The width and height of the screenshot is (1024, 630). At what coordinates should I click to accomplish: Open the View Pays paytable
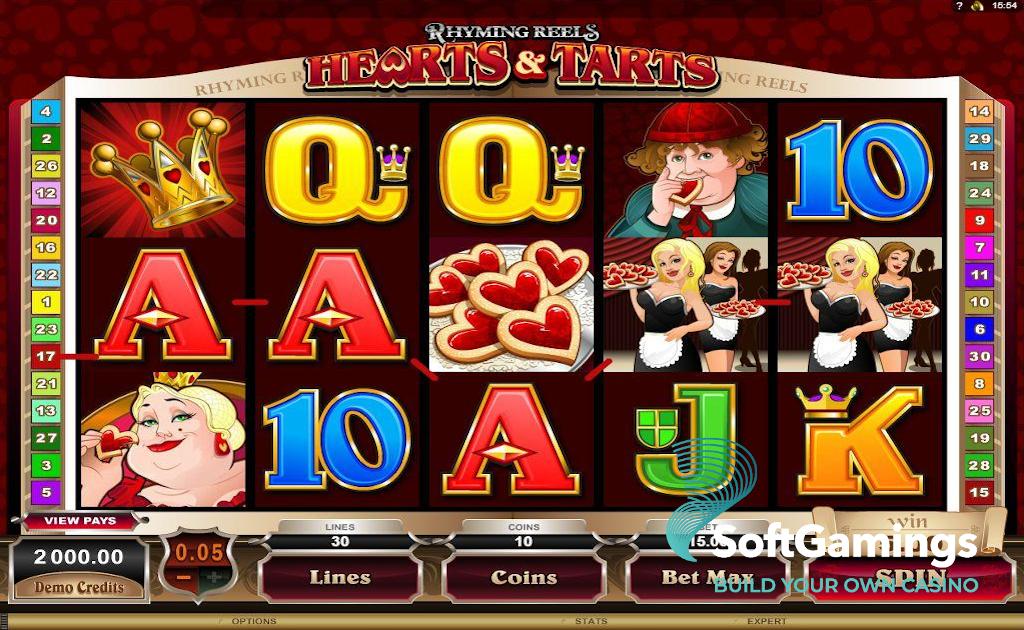[80, 521]
